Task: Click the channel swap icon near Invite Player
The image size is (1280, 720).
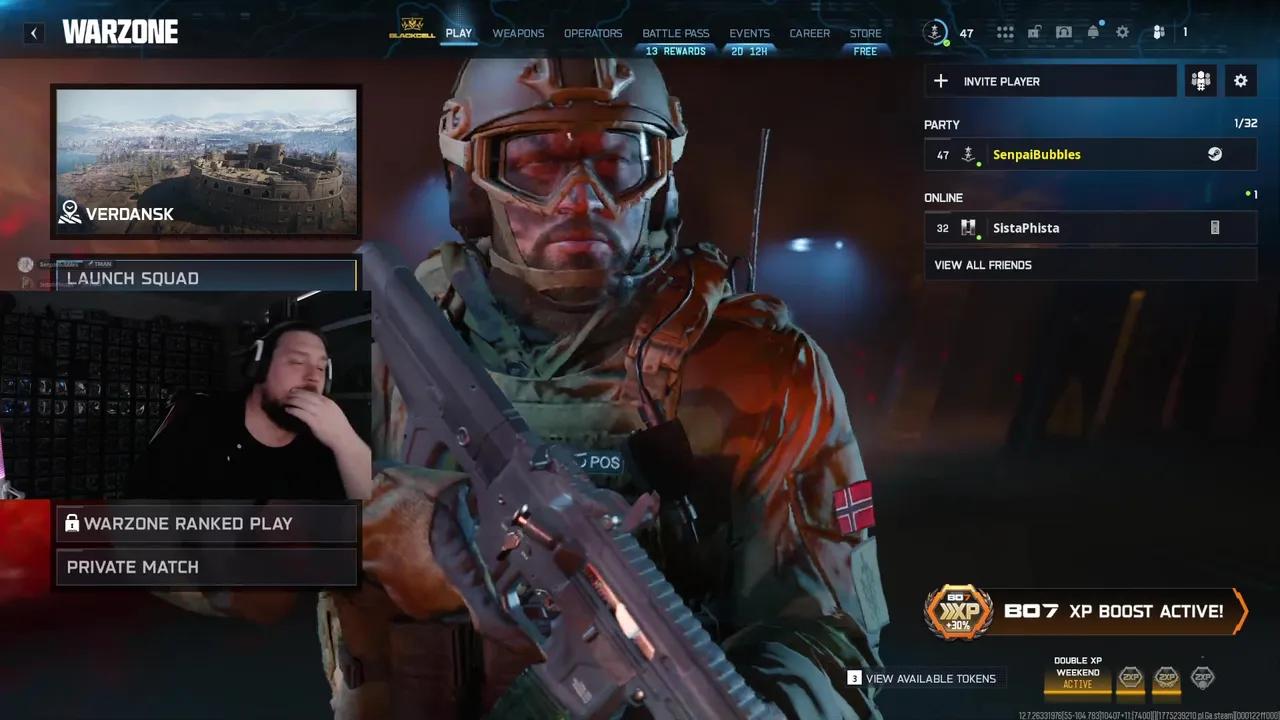Action: click(1200, 81)
